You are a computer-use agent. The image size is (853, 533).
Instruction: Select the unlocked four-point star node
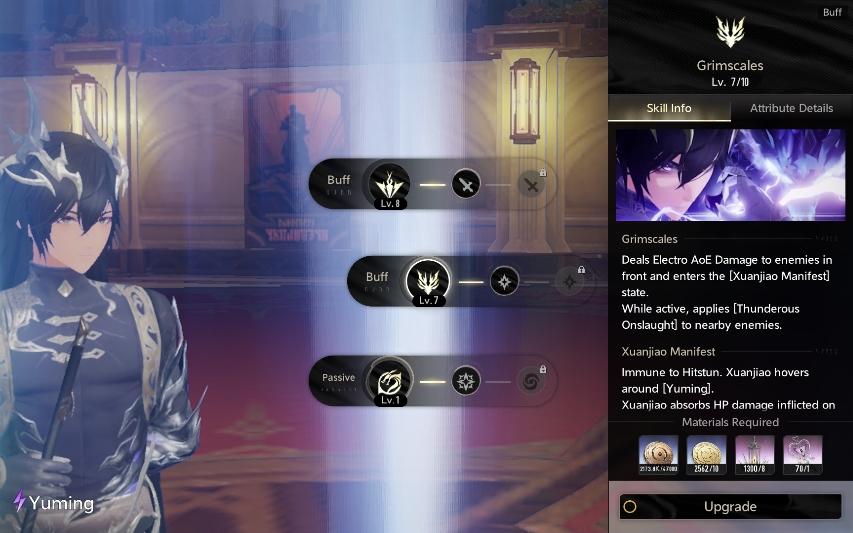point(504,281)
